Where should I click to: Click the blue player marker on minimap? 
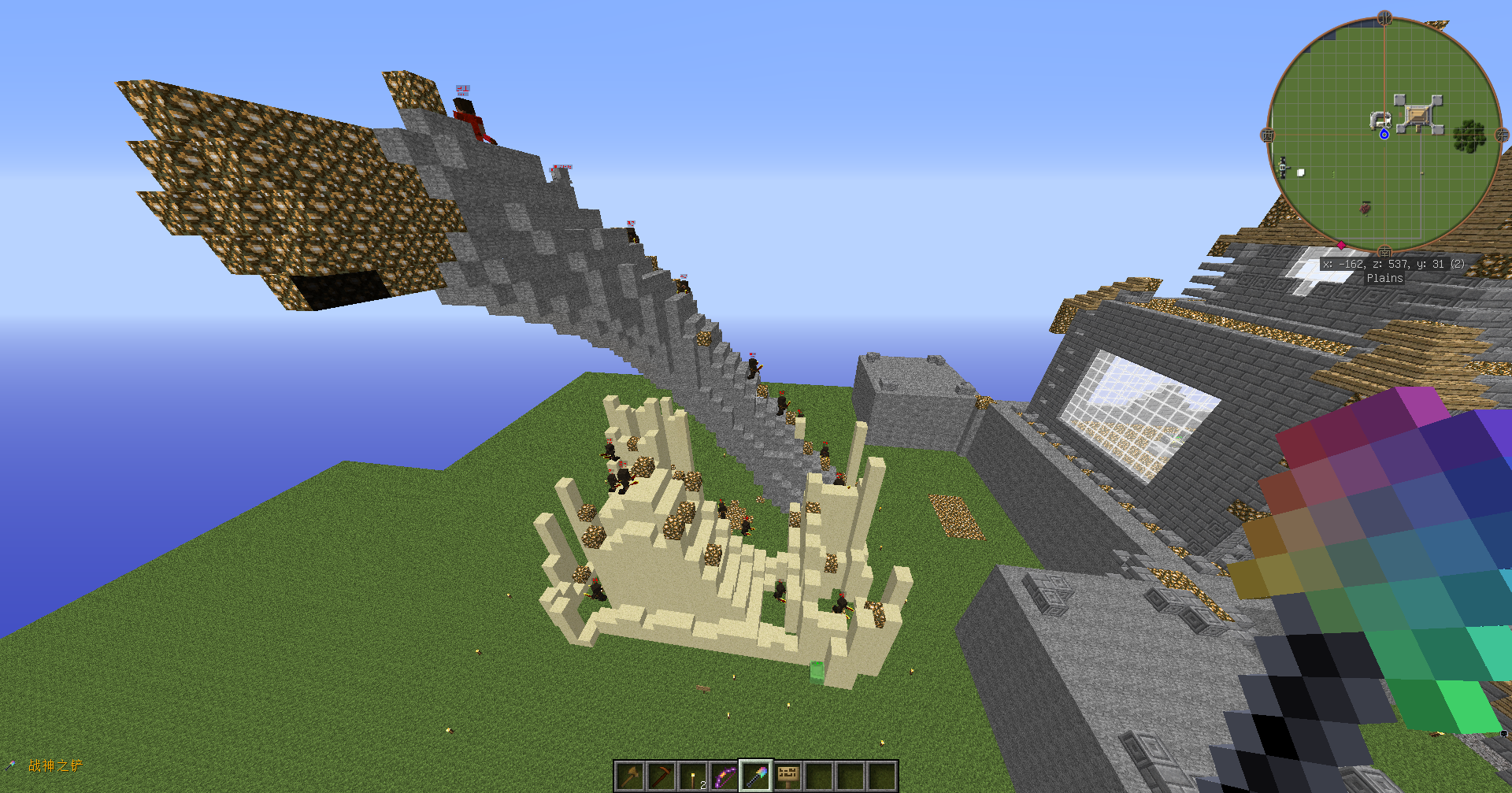coord(1384,135)
